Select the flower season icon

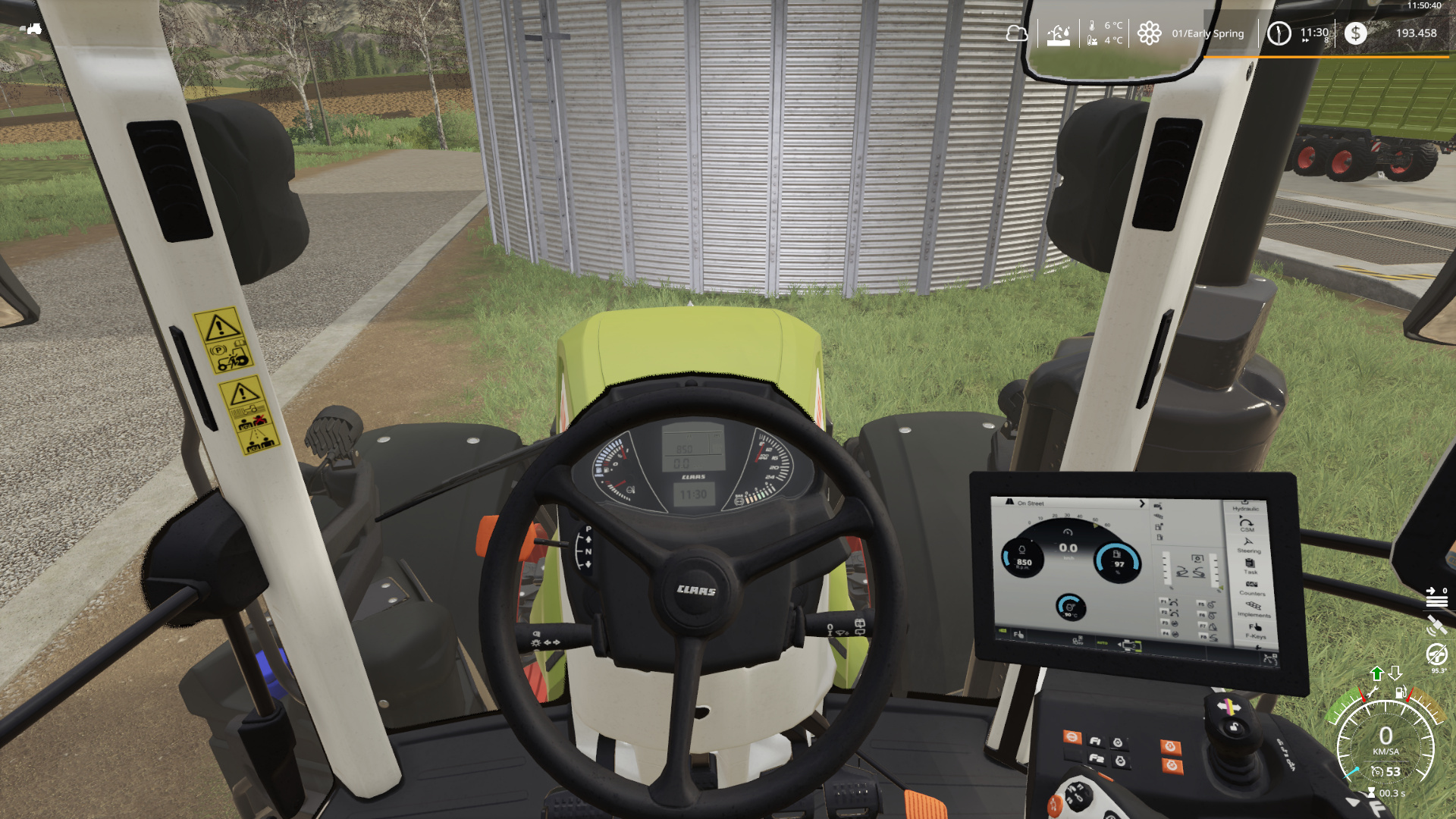click(1149, 33)
